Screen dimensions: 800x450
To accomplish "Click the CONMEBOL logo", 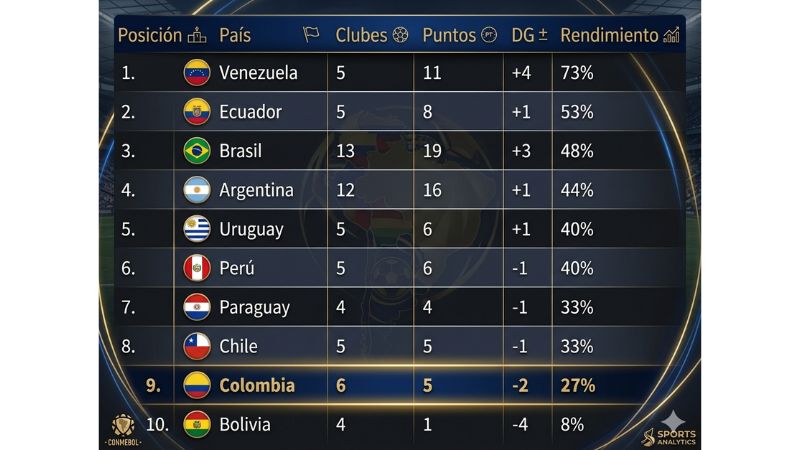I will coord(124,428).
